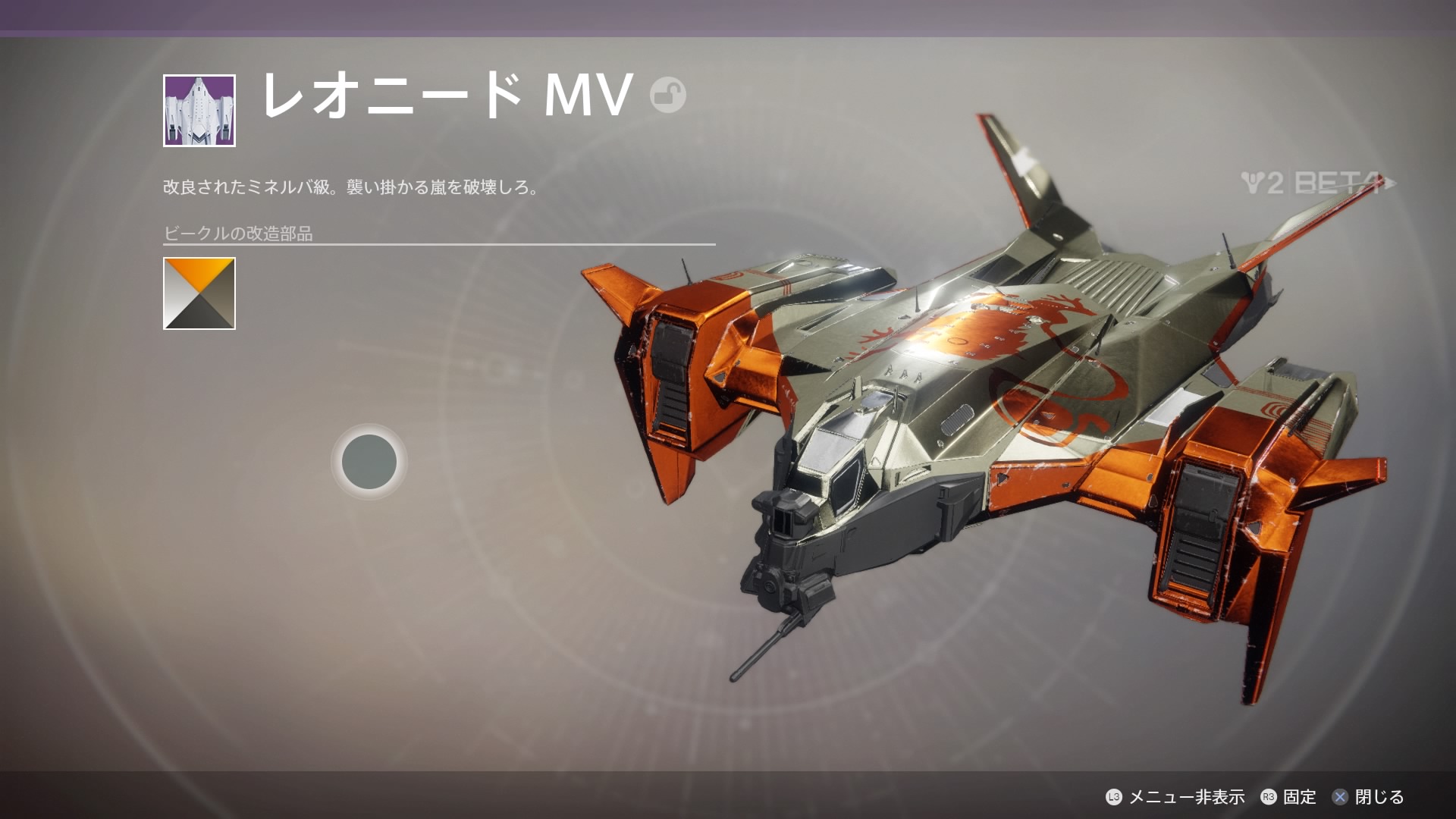
Task: Hide the menu with メニュー非表示
Action: click(x=1175, y=797)
